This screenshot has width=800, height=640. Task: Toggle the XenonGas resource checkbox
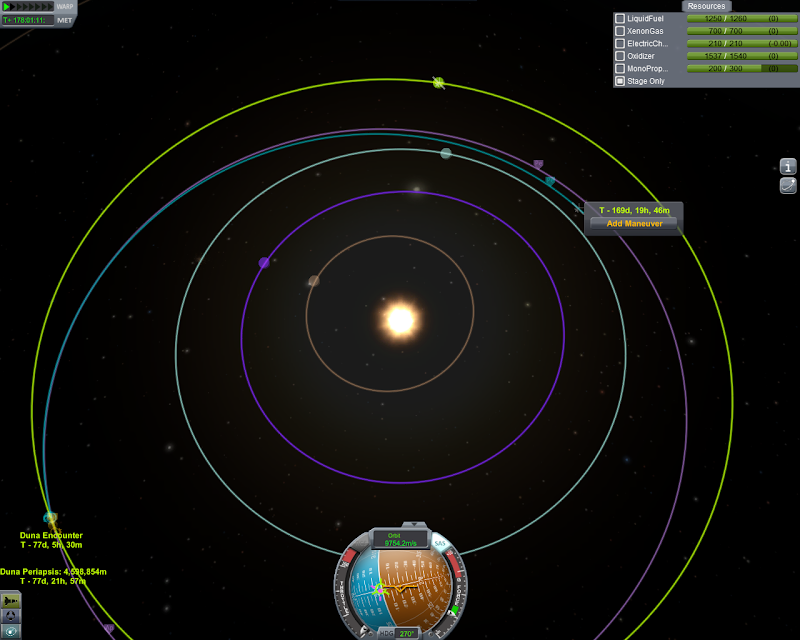click(620, 31)
